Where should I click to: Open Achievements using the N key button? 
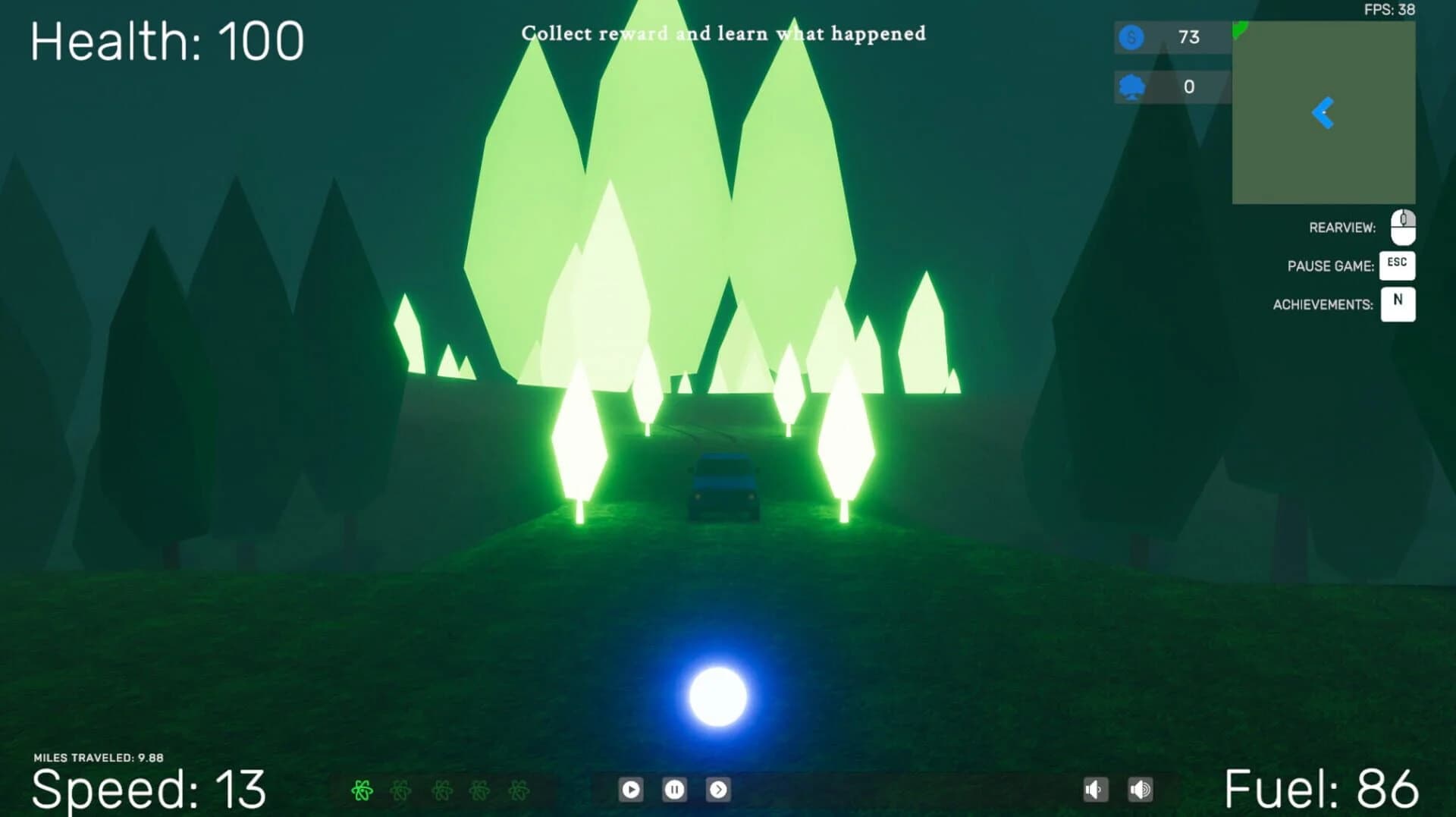[1398, 303]
